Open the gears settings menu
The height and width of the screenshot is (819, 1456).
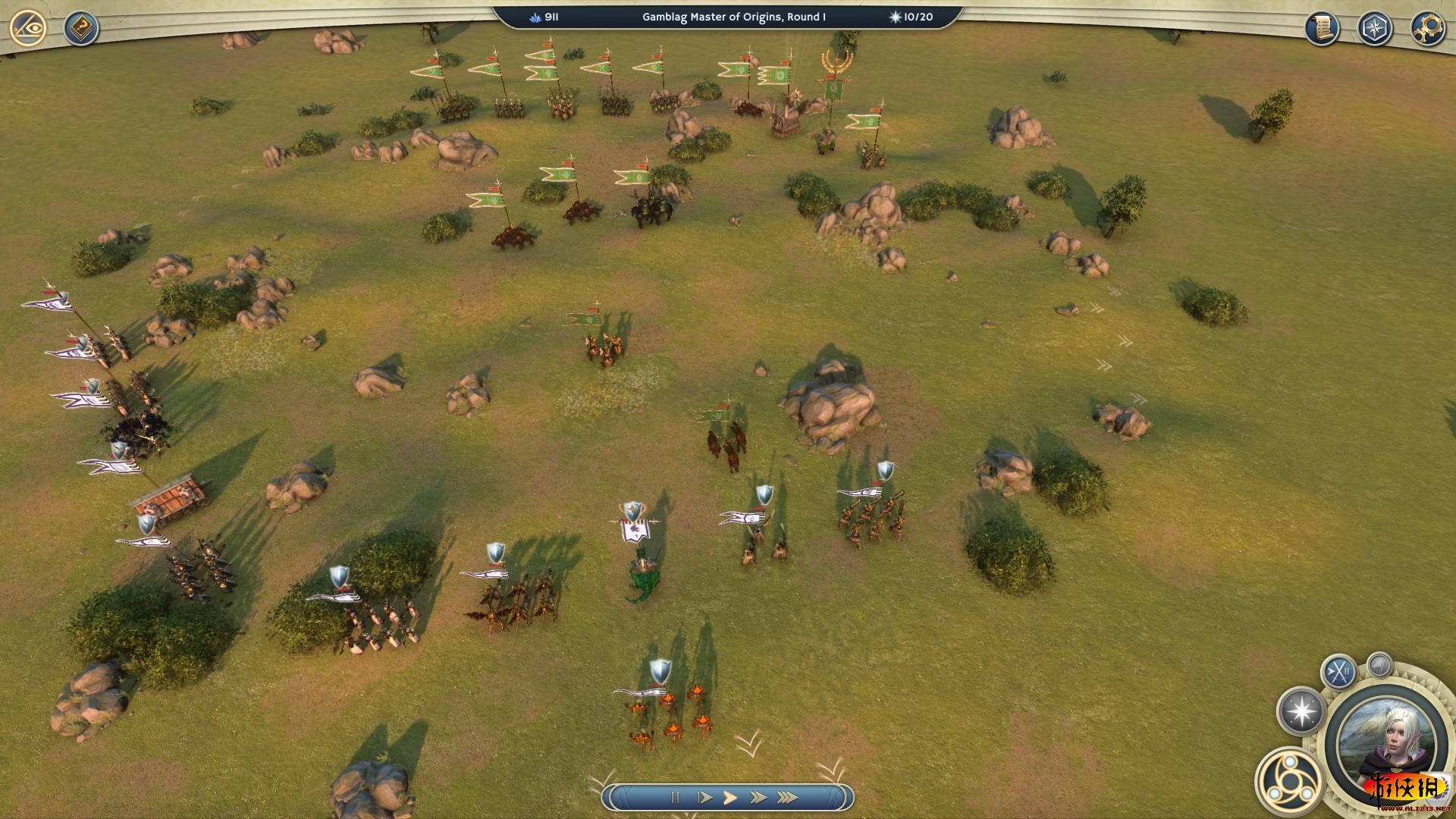pyautogui.click(x=1427, y=29)
